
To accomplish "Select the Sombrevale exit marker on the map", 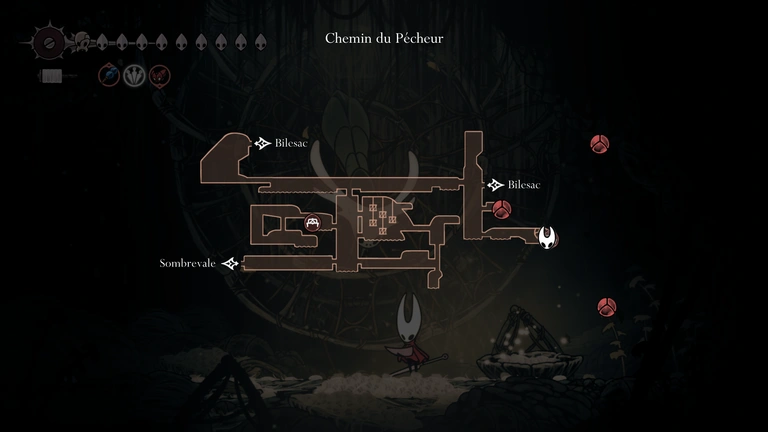I will coord(230,264).
